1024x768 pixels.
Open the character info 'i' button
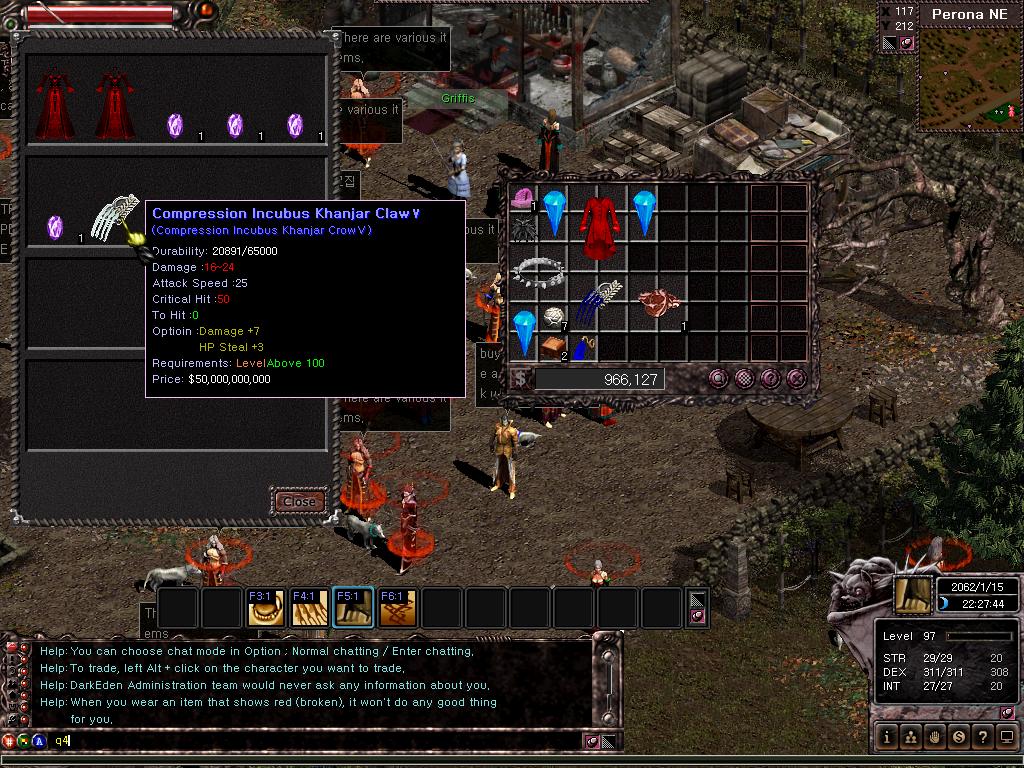886,738
